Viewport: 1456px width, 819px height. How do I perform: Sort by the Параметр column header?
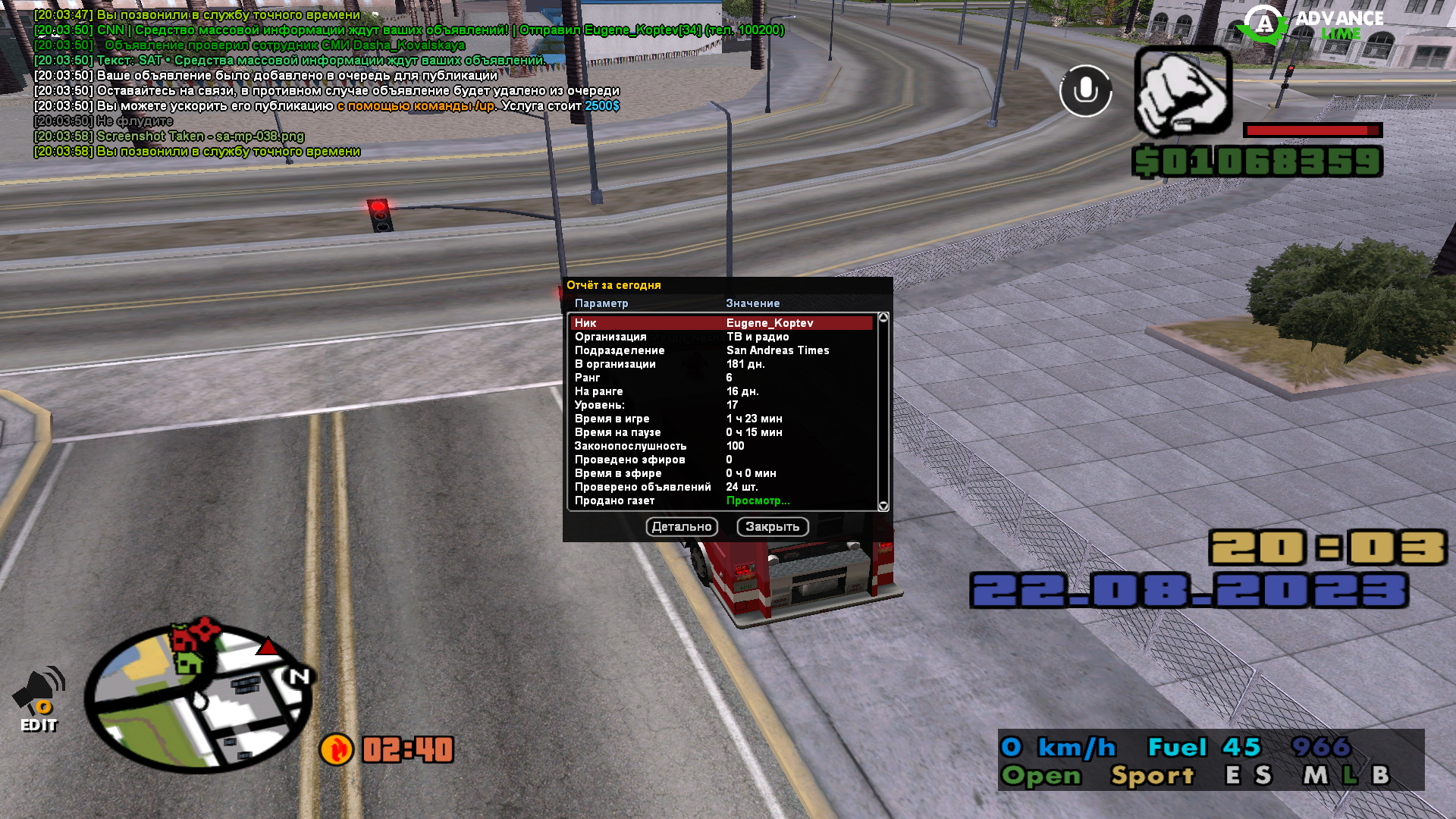tap(601, 303)
